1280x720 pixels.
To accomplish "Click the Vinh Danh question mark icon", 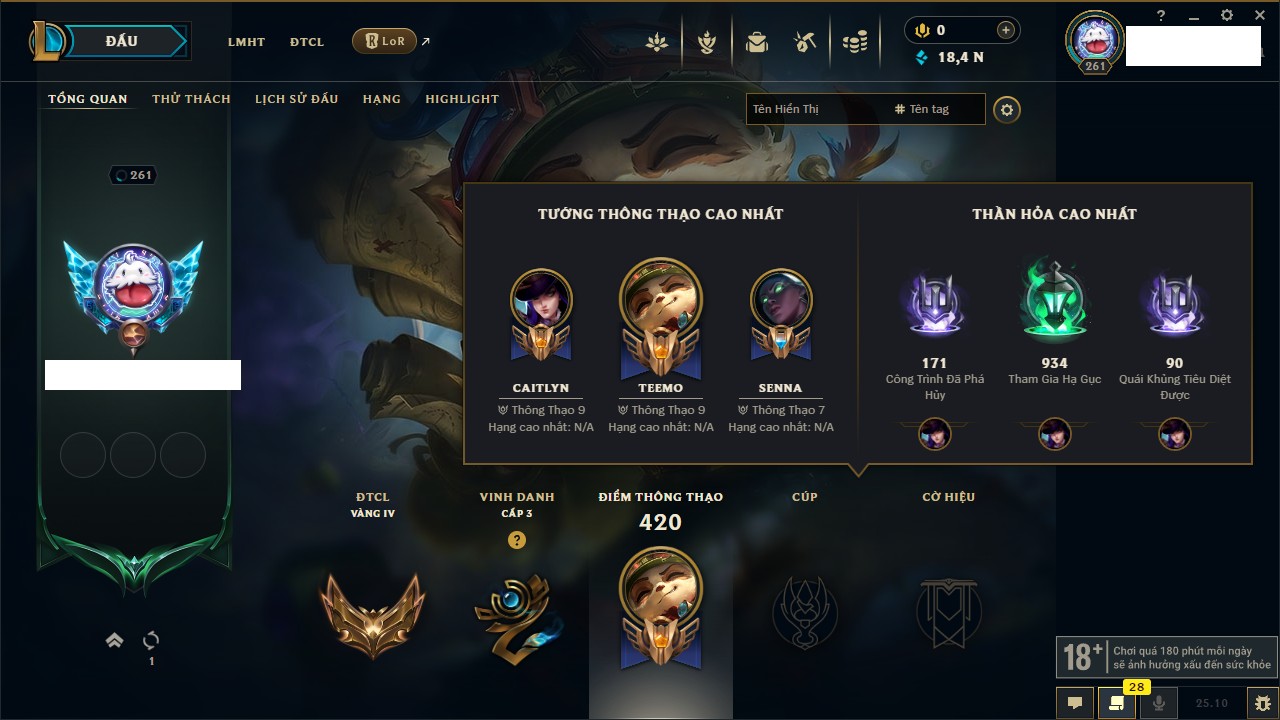I will click(517, 540).
